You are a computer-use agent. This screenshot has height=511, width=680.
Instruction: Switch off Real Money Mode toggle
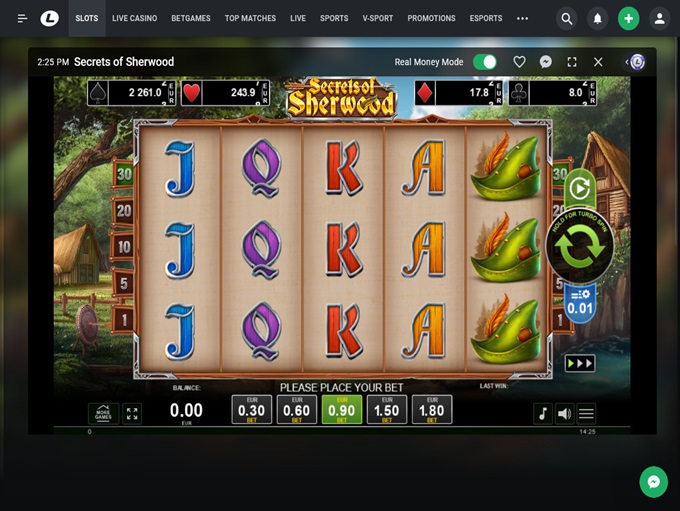(485, 62)
